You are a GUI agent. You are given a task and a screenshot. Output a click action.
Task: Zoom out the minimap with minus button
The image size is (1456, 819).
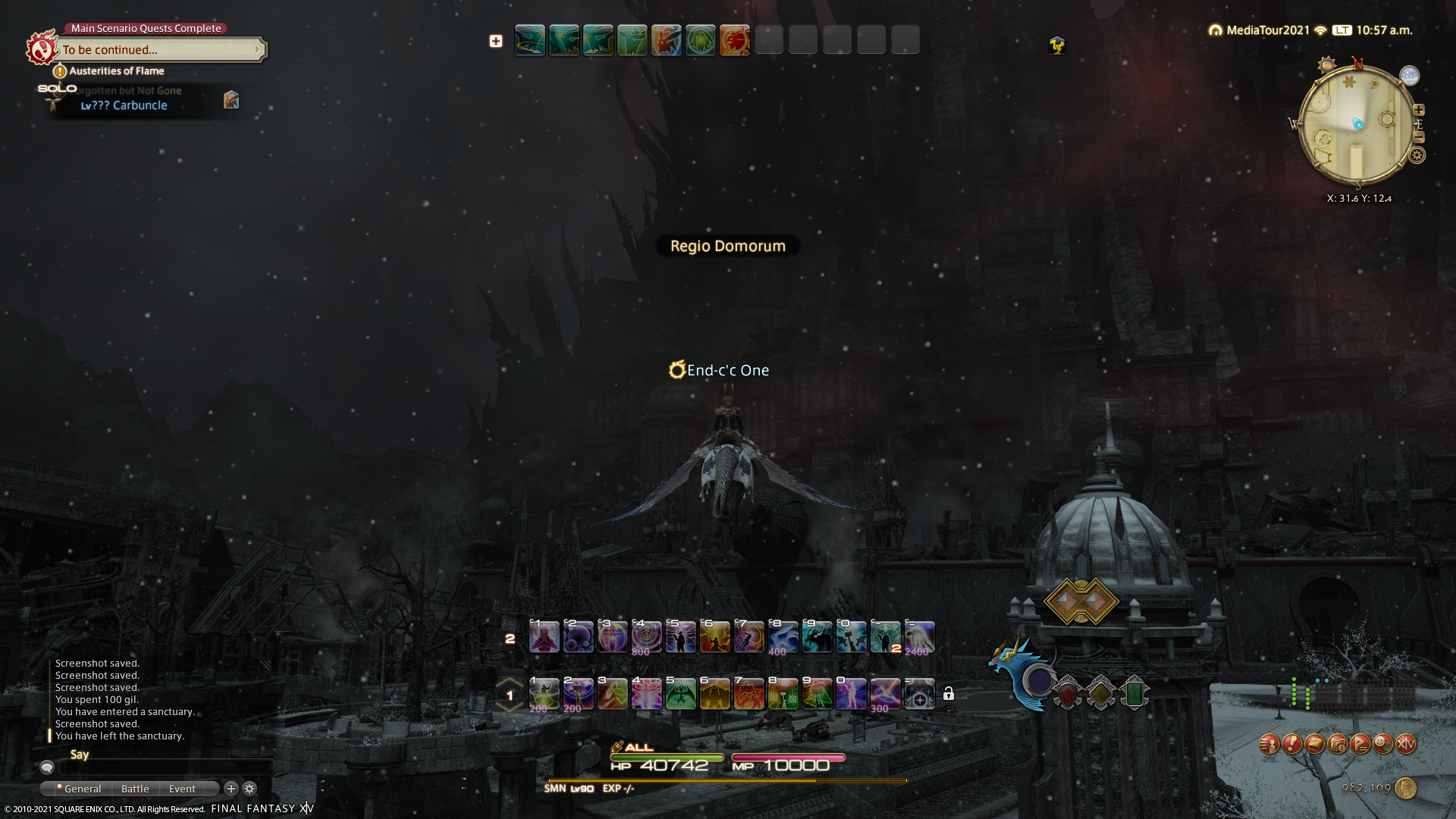tap(1419, 137)
